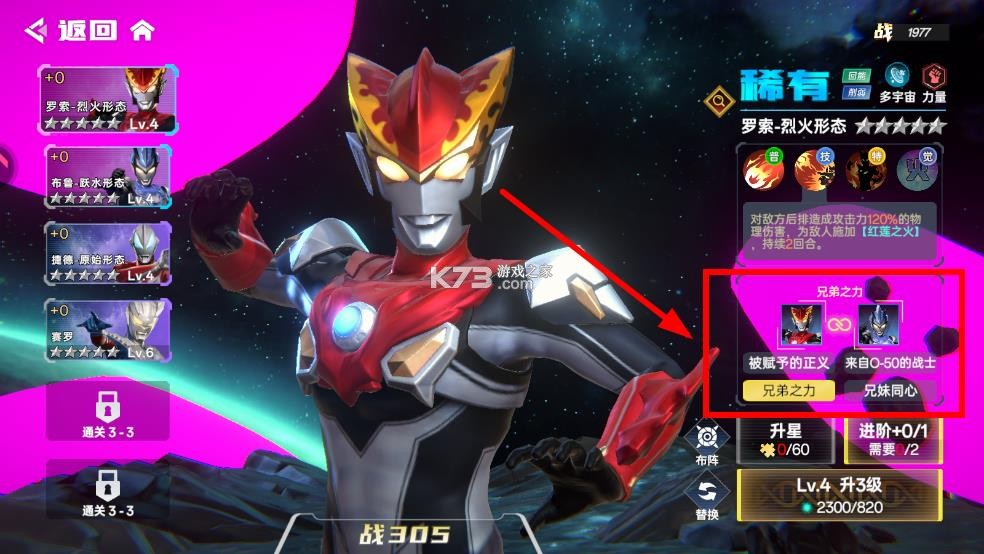
Task: Click the 升星 star upgrade button
Action: pyautogui.click(x=786, y=440)
